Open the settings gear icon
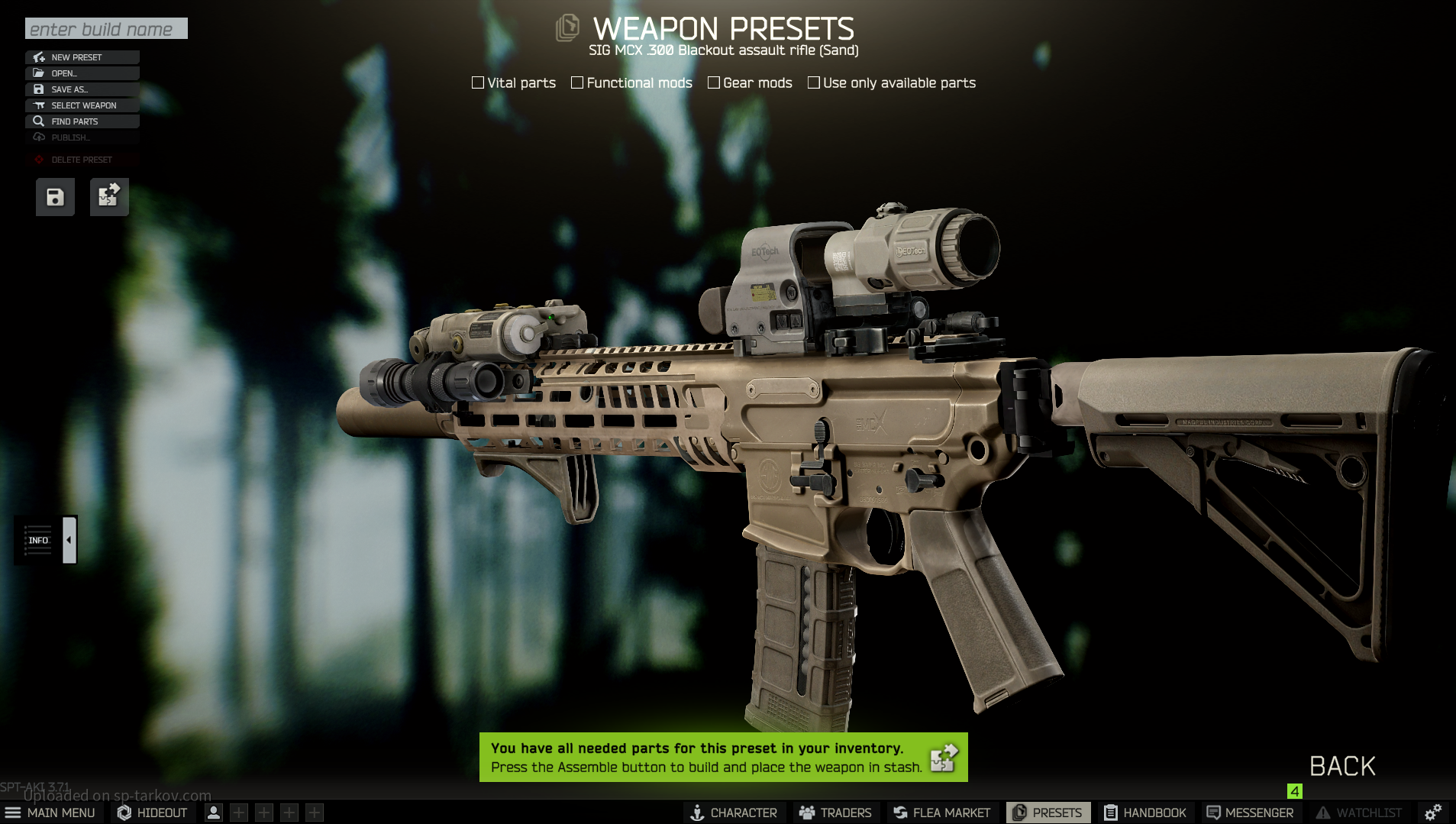The height and width of the screenshot is (824, 1456). (1433, 812)
